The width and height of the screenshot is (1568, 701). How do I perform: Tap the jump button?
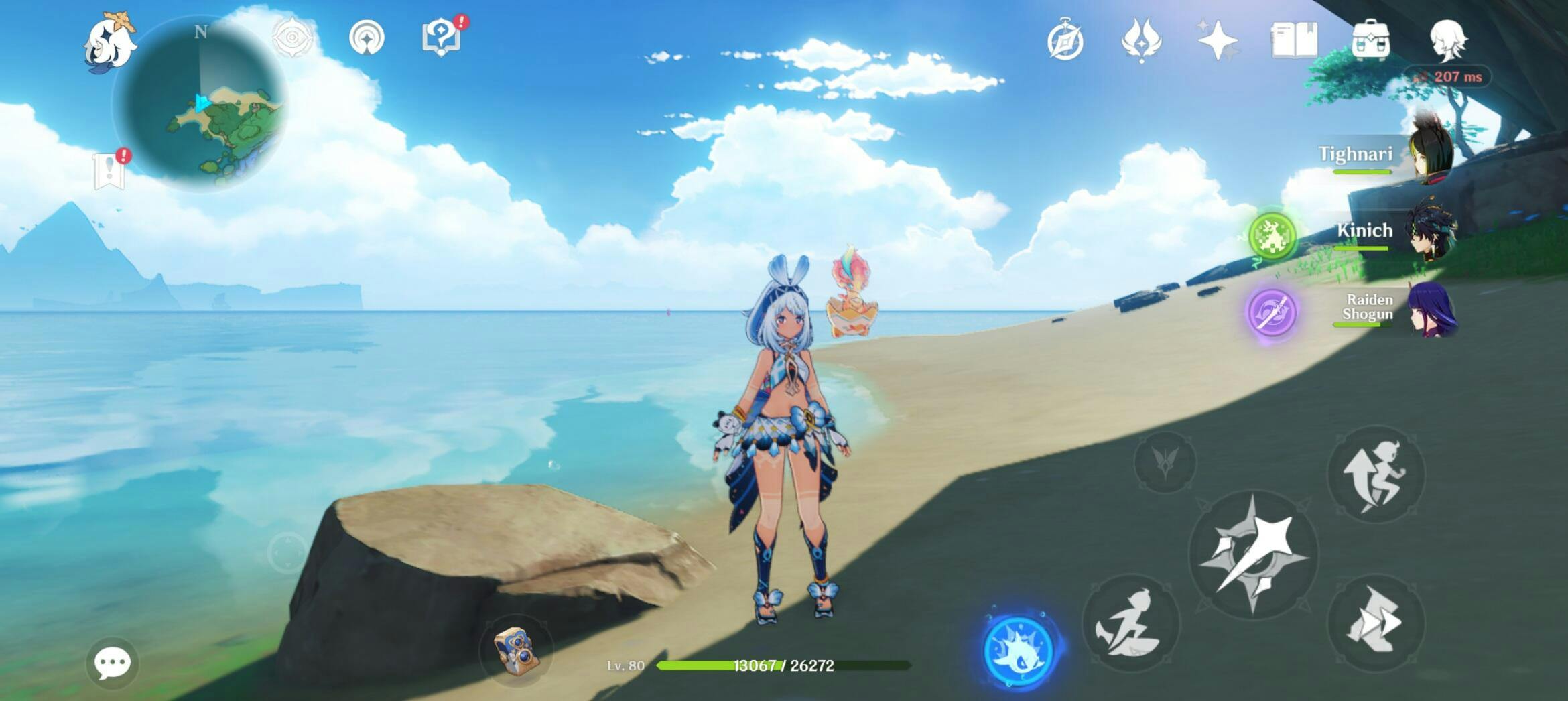[1376, 474]
